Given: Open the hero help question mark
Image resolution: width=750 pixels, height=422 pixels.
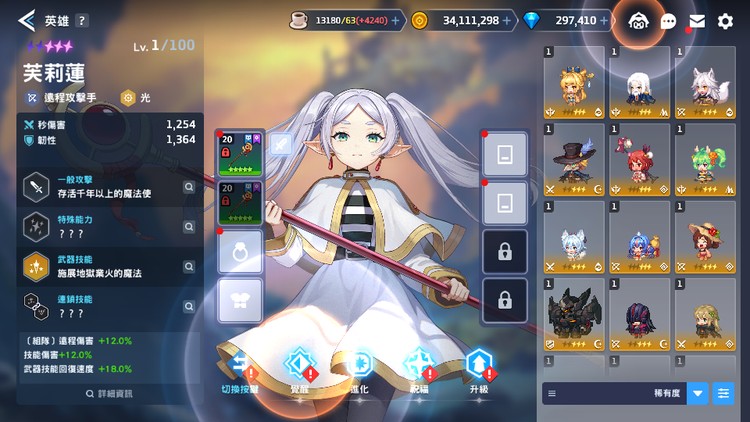Looking at the screenshot, I should coord(82,20).
